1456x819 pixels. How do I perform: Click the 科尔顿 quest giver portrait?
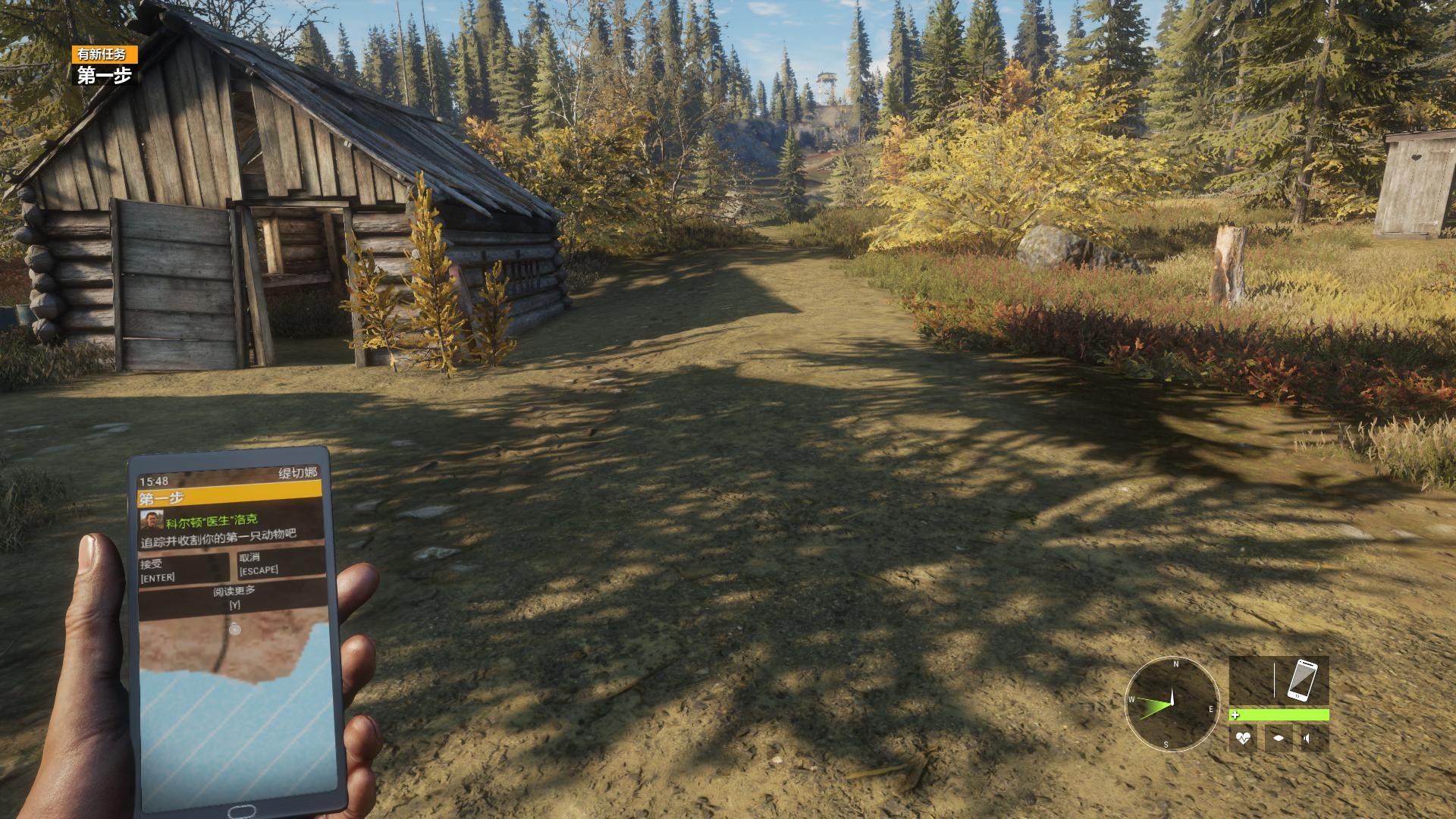152,520
